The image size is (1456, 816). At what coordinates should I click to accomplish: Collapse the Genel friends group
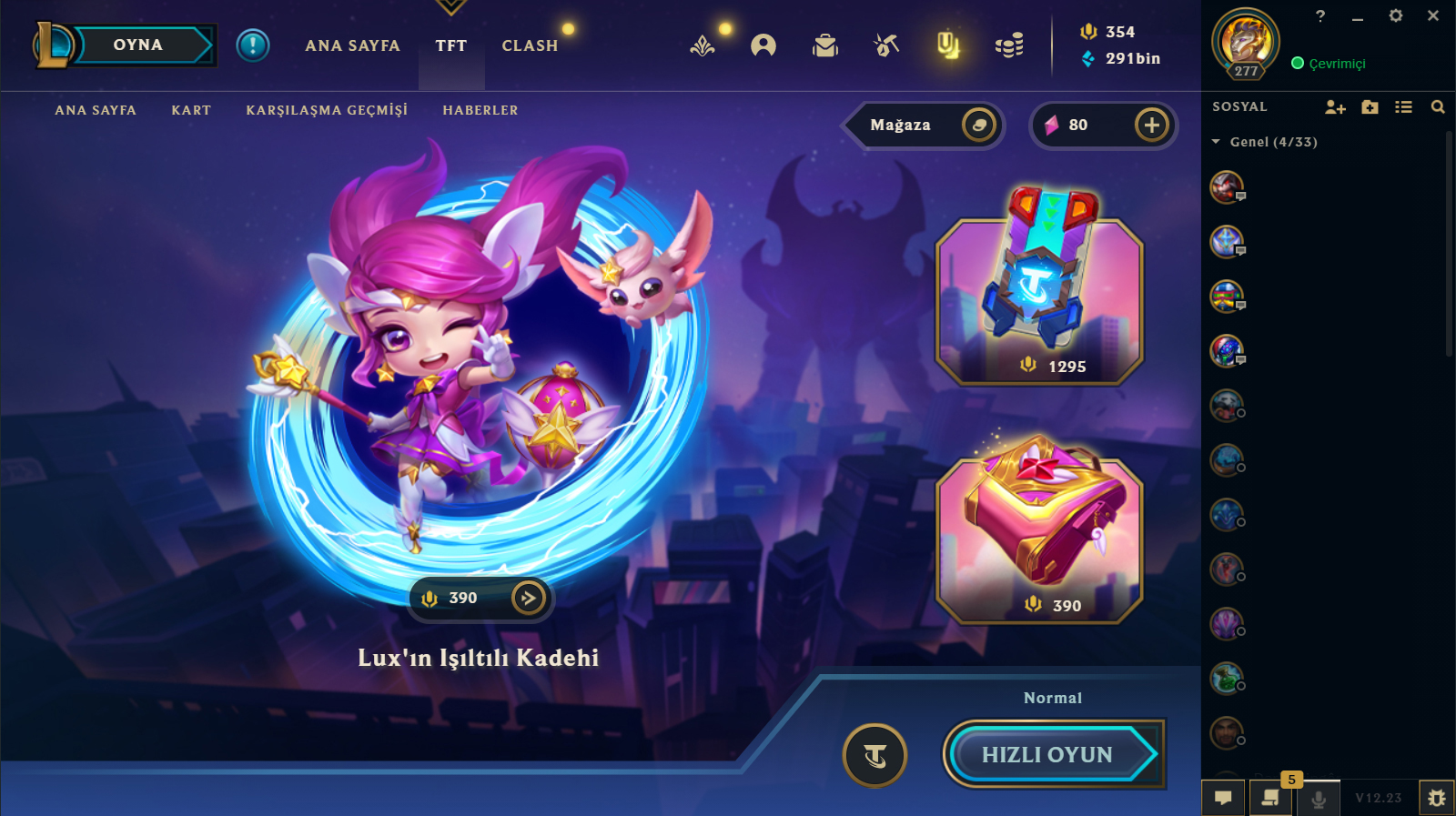coord(1217,142)
